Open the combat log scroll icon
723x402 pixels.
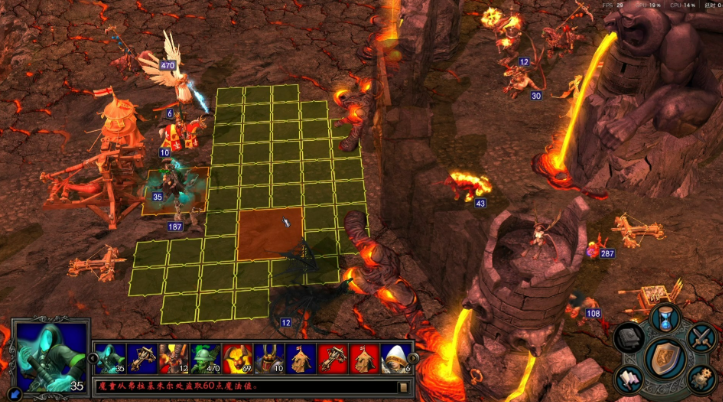403,386
